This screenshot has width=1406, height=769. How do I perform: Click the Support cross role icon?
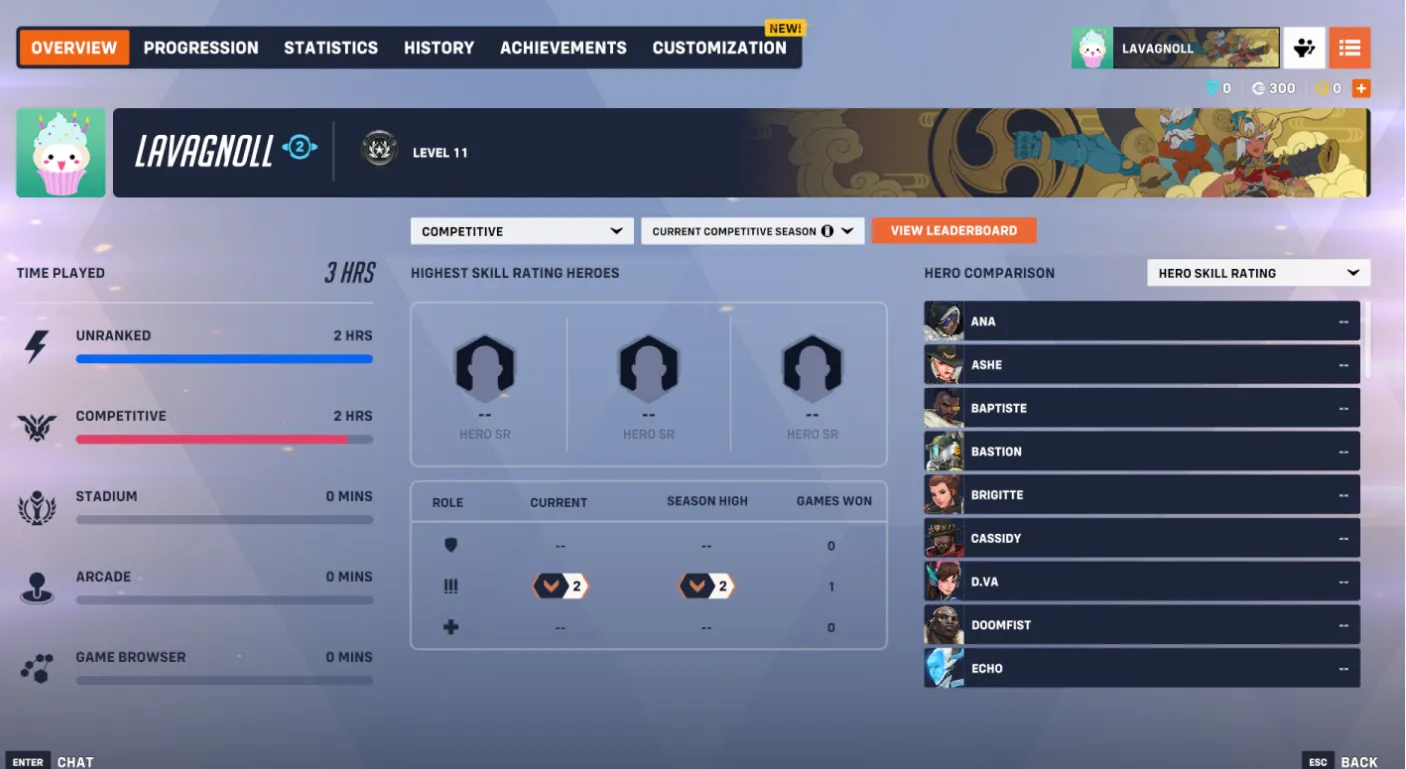click(x=450, y=627)
